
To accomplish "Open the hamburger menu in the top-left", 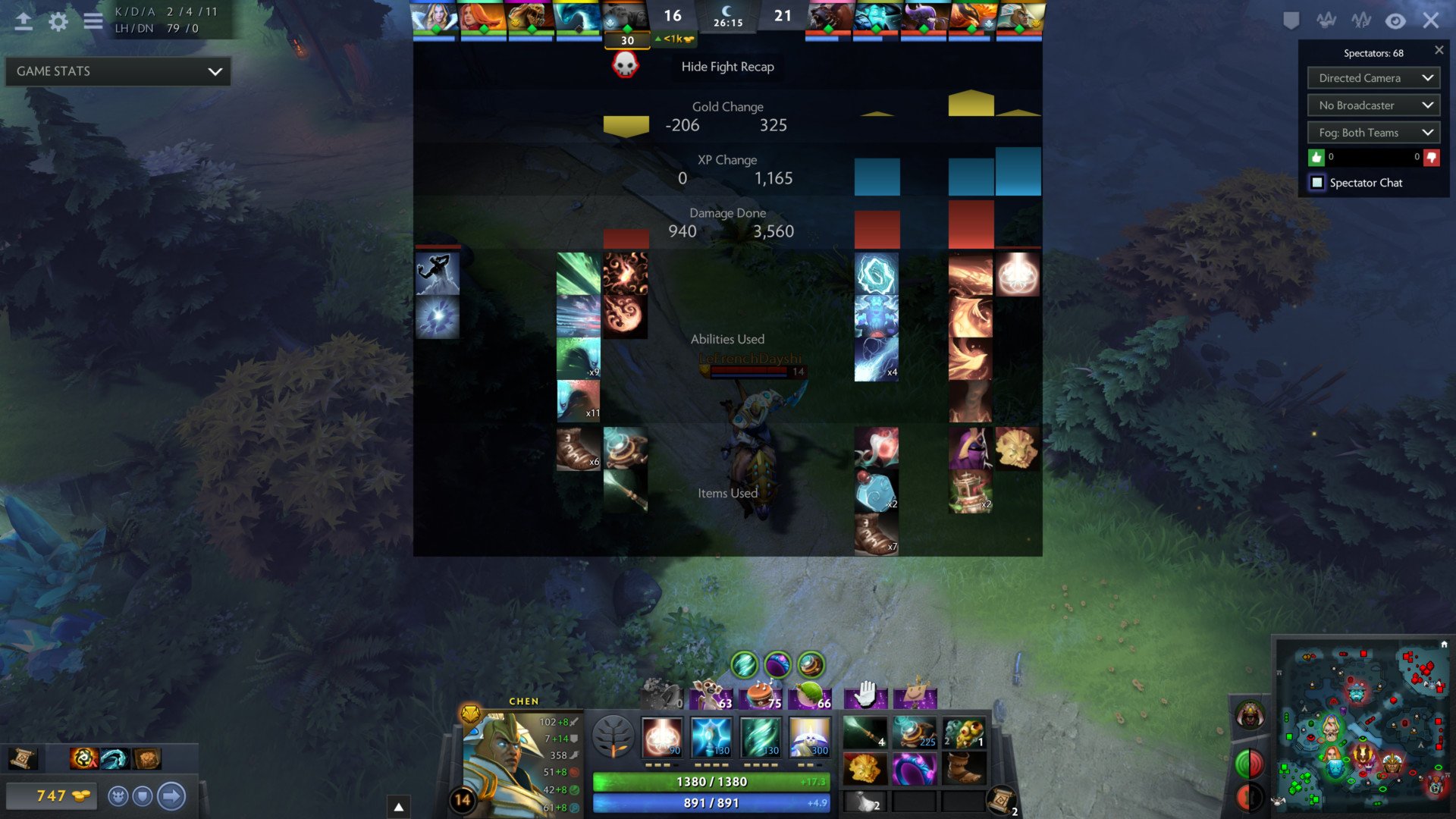I will (93, 21).
